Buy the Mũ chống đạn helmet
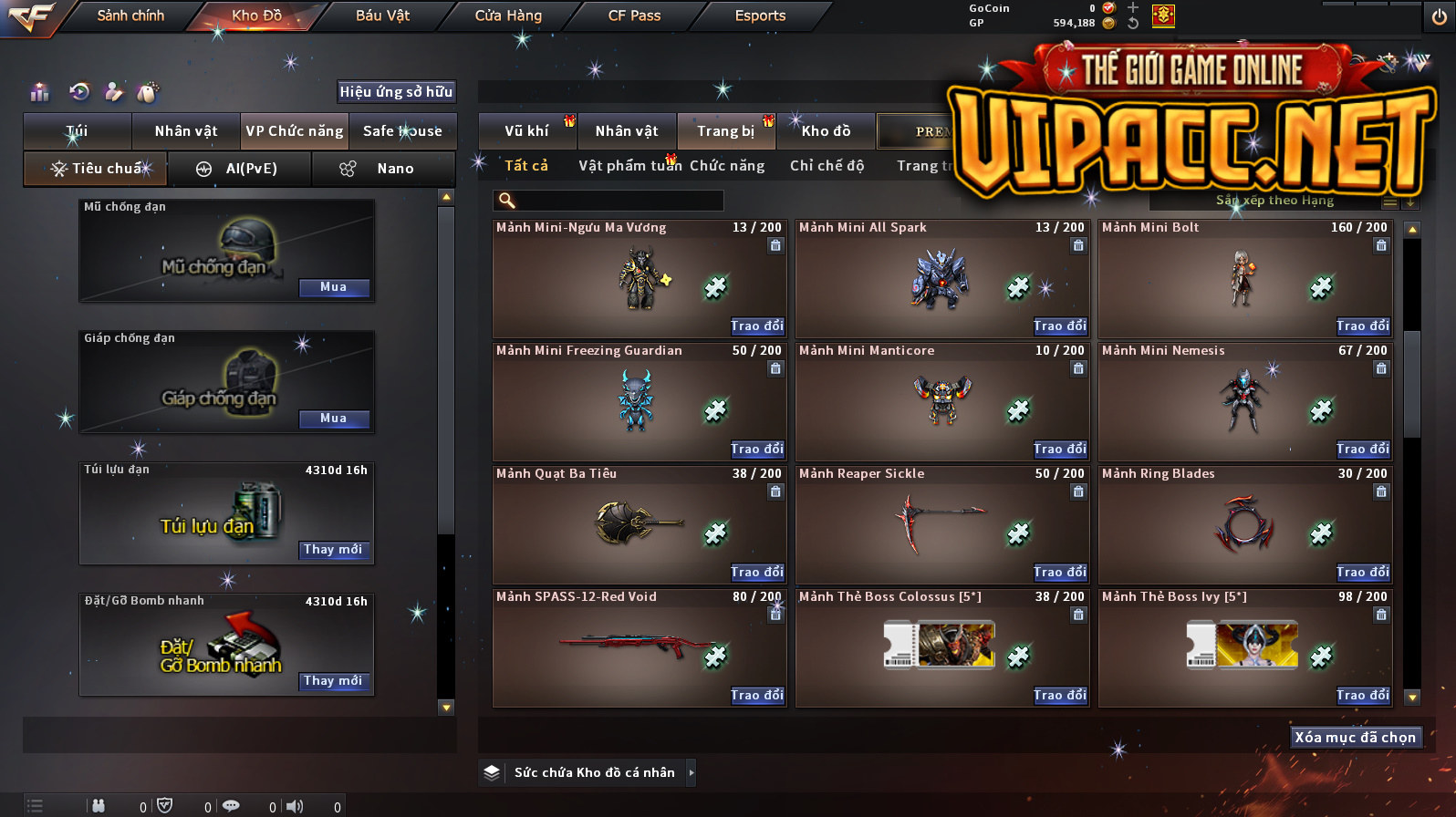The height and width of the screenshot is (817, 1456). [333, 287]
